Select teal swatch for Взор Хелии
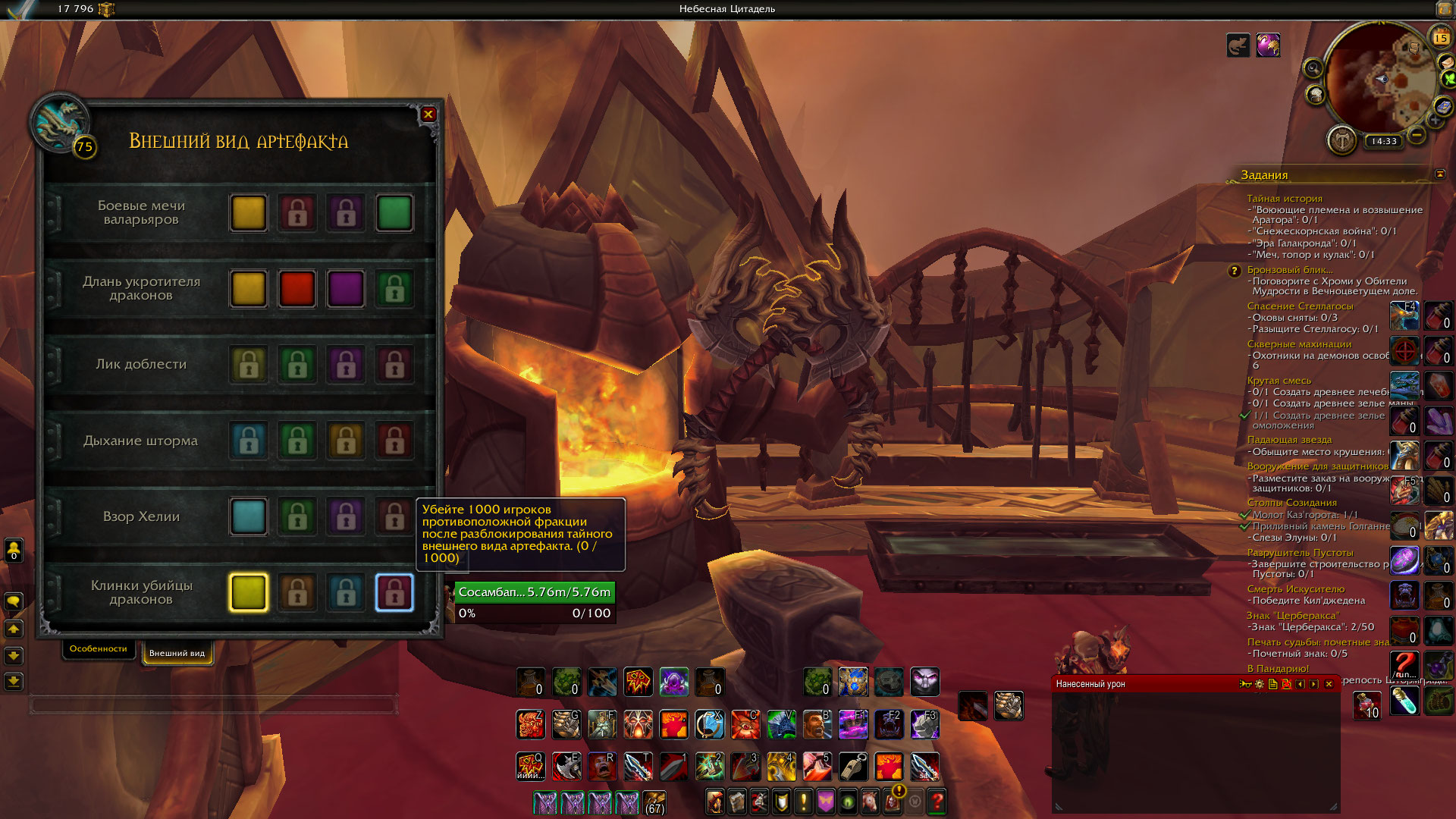The width and height of the screenshot is (1456, 819). (x=249, y=516)
